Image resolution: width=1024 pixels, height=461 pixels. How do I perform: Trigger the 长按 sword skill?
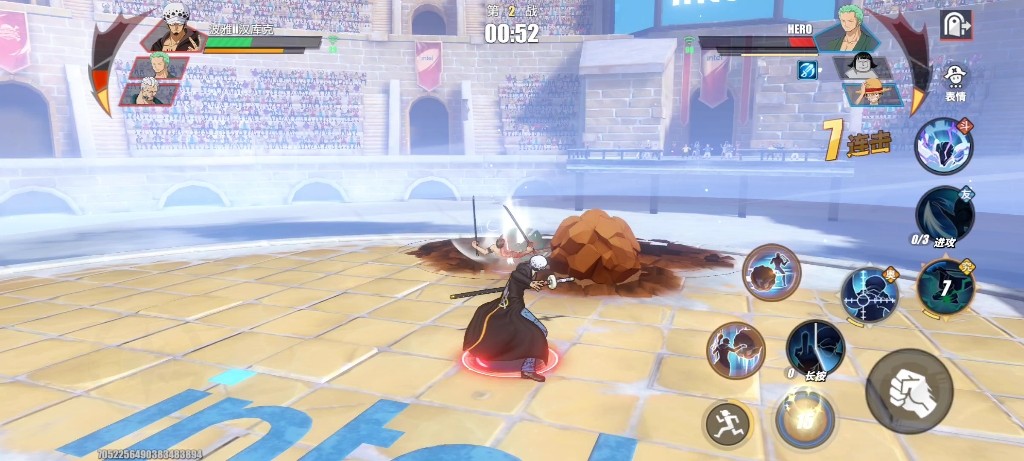[815, 349]
